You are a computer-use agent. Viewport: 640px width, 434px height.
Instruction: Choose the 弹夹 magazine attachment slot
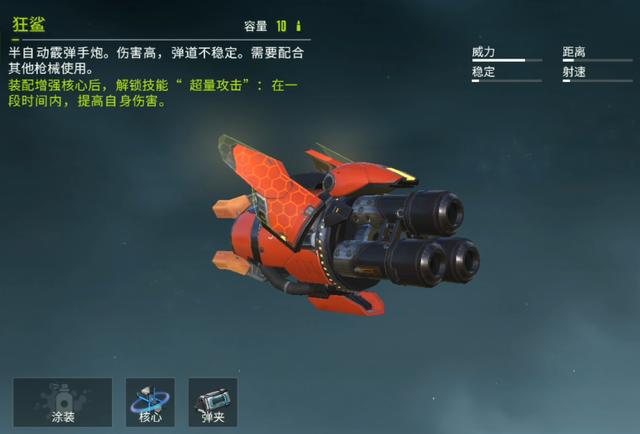click(x=212, y=402)
